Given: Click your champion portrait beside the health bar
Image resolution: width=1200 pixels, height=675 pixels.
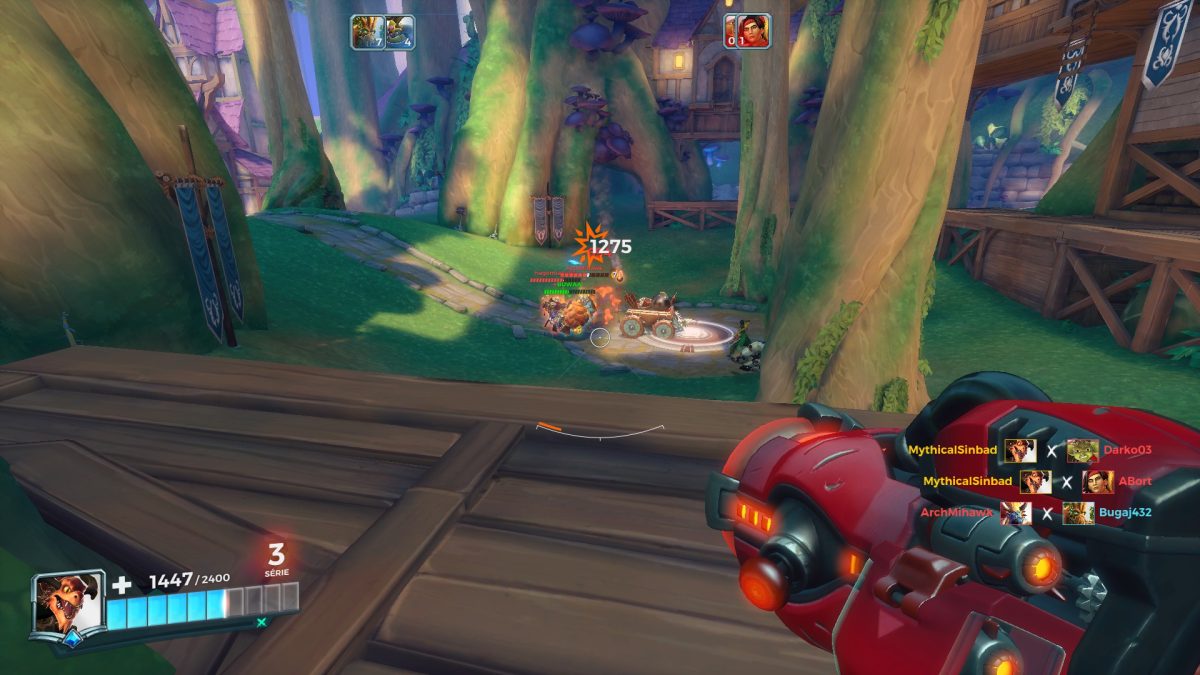Looking at the screenshot, I should click(x=67, y=603).
